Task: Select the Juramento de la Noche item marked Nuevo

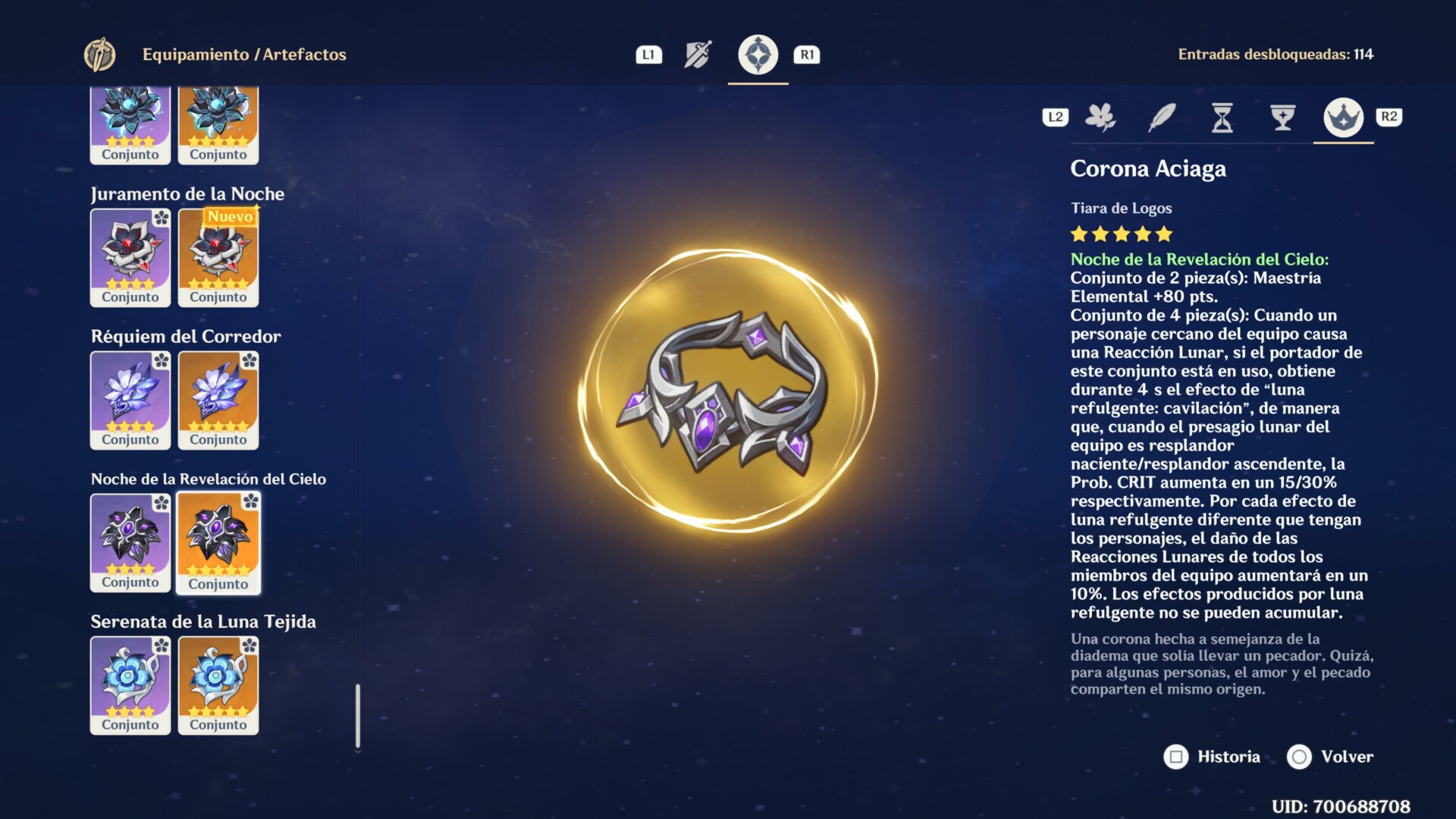Action: tap(218, 257)
